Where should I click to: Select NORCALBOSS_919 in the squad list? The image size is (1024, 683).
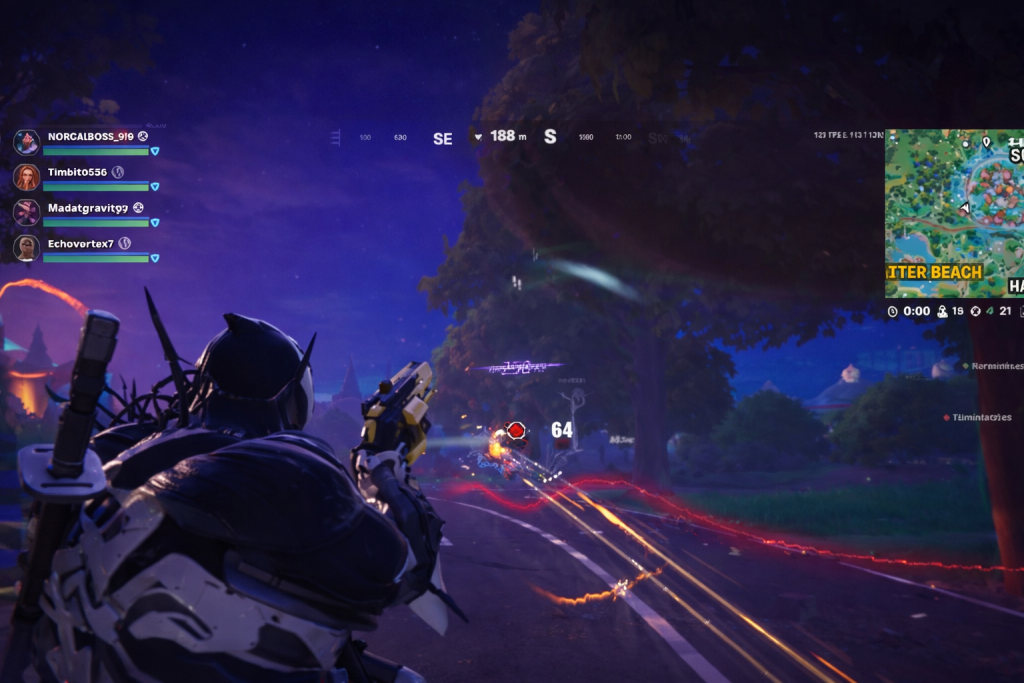90,136
